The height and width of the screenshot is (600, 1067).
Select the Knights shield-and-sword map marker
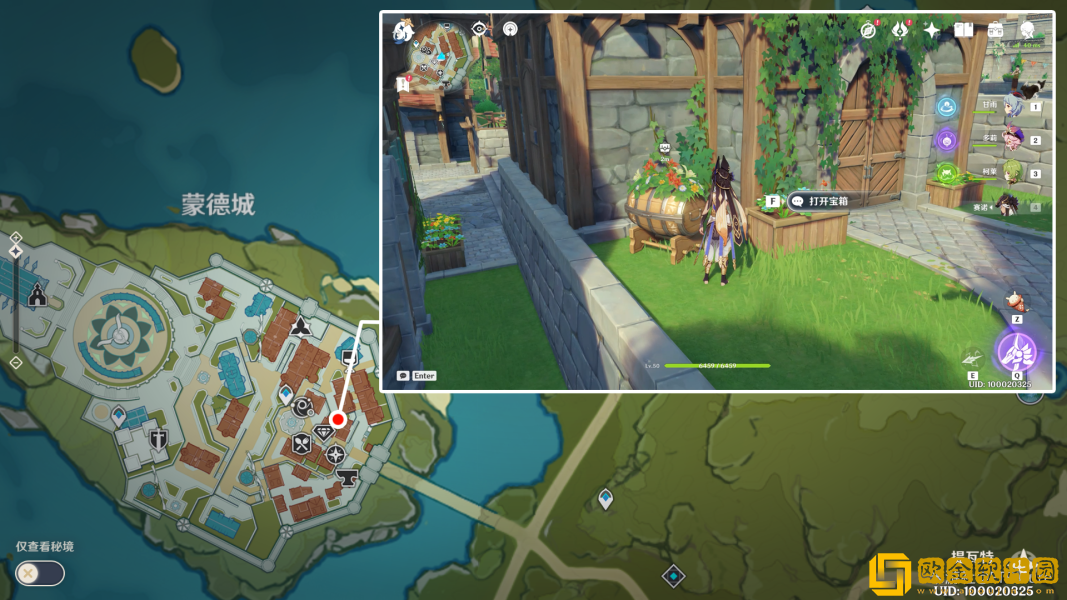(158, 438)
